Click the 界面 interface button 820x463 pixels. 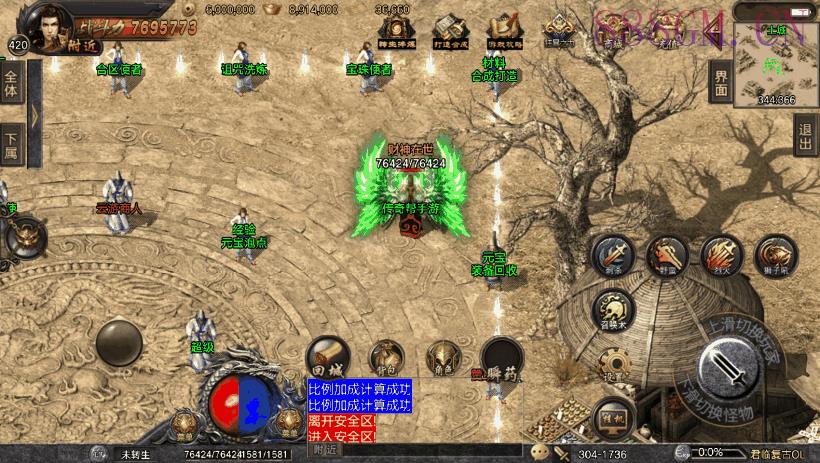pyautogui.click(x=720, y=82)
